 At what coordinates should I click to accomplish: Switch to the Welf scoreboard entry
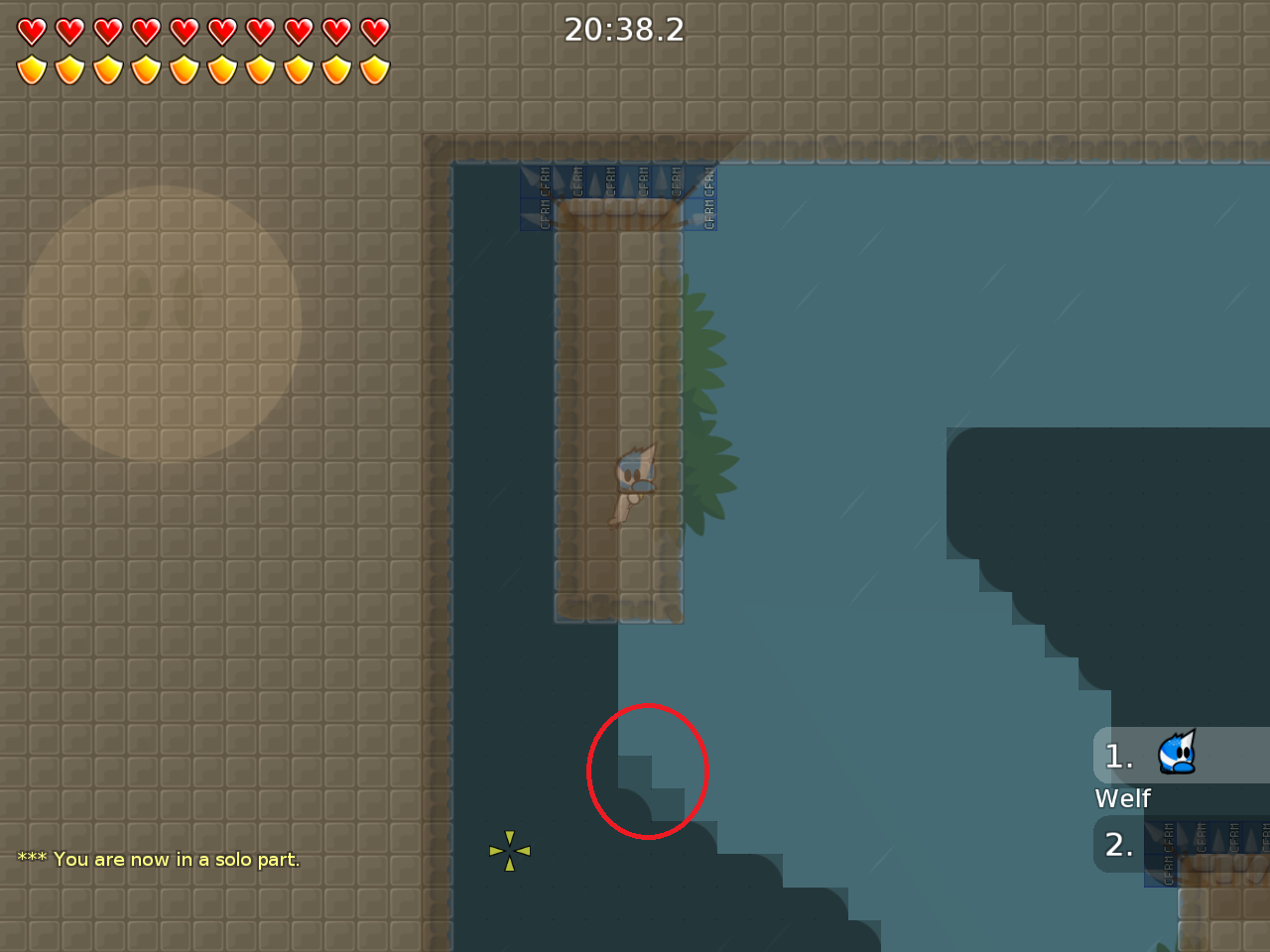pos(1122,798)
